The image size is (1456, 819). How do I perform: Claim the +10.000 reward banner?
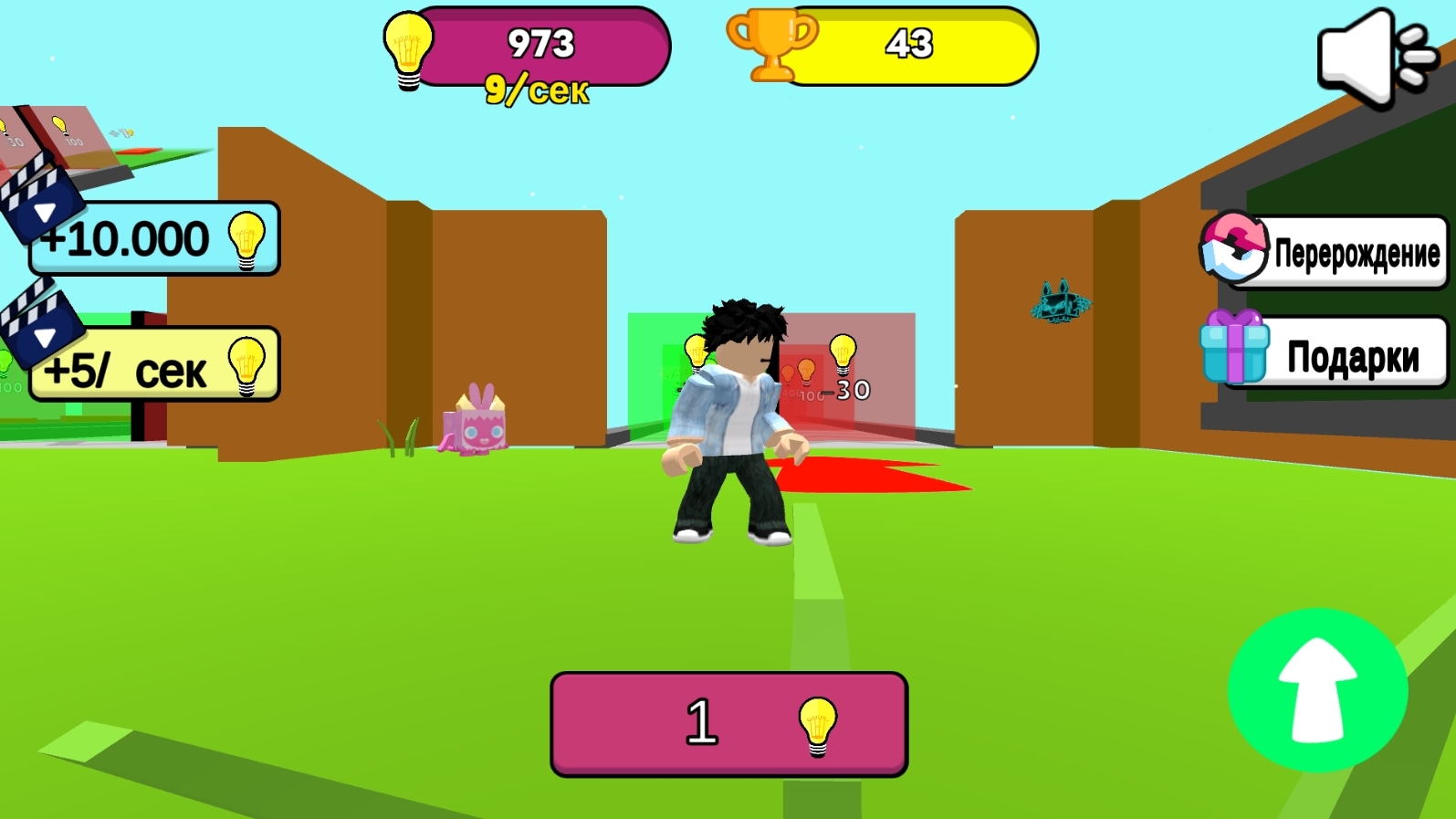151,239
